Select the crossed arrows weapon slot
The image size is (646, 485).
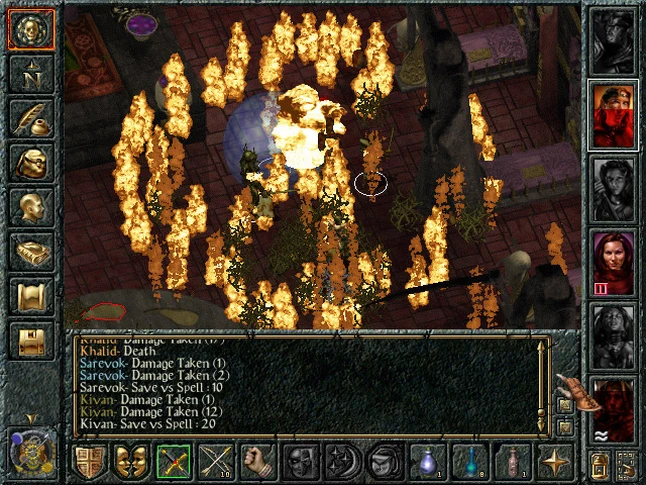(216, 461)
